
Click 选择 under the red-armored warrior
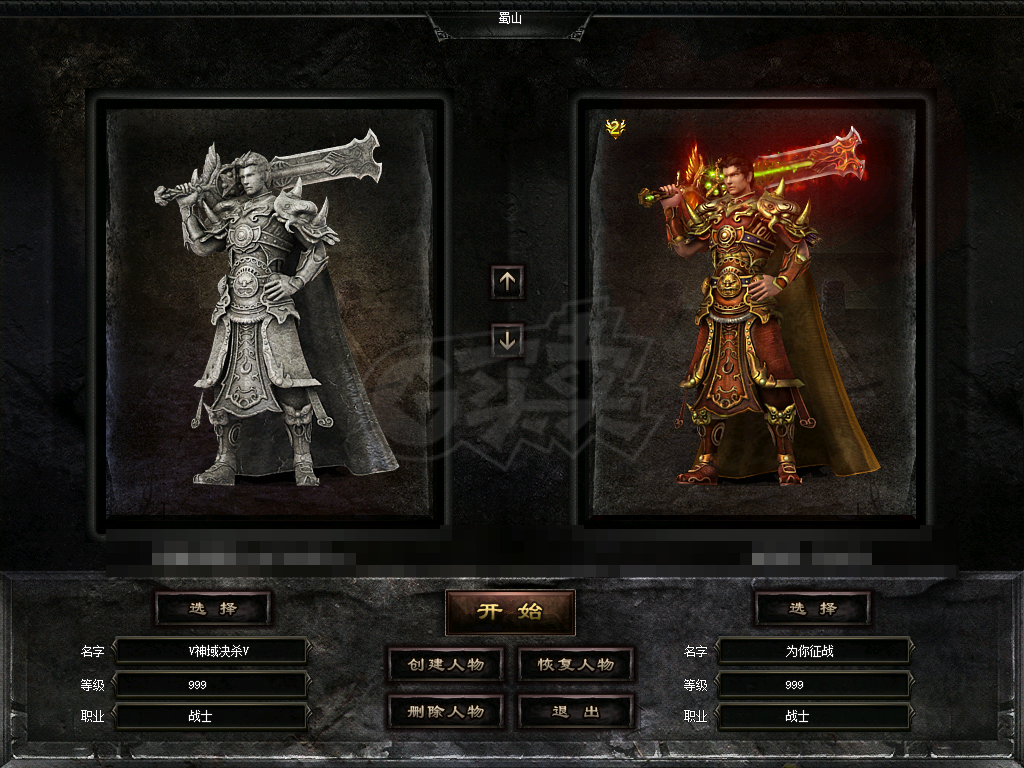812,608
